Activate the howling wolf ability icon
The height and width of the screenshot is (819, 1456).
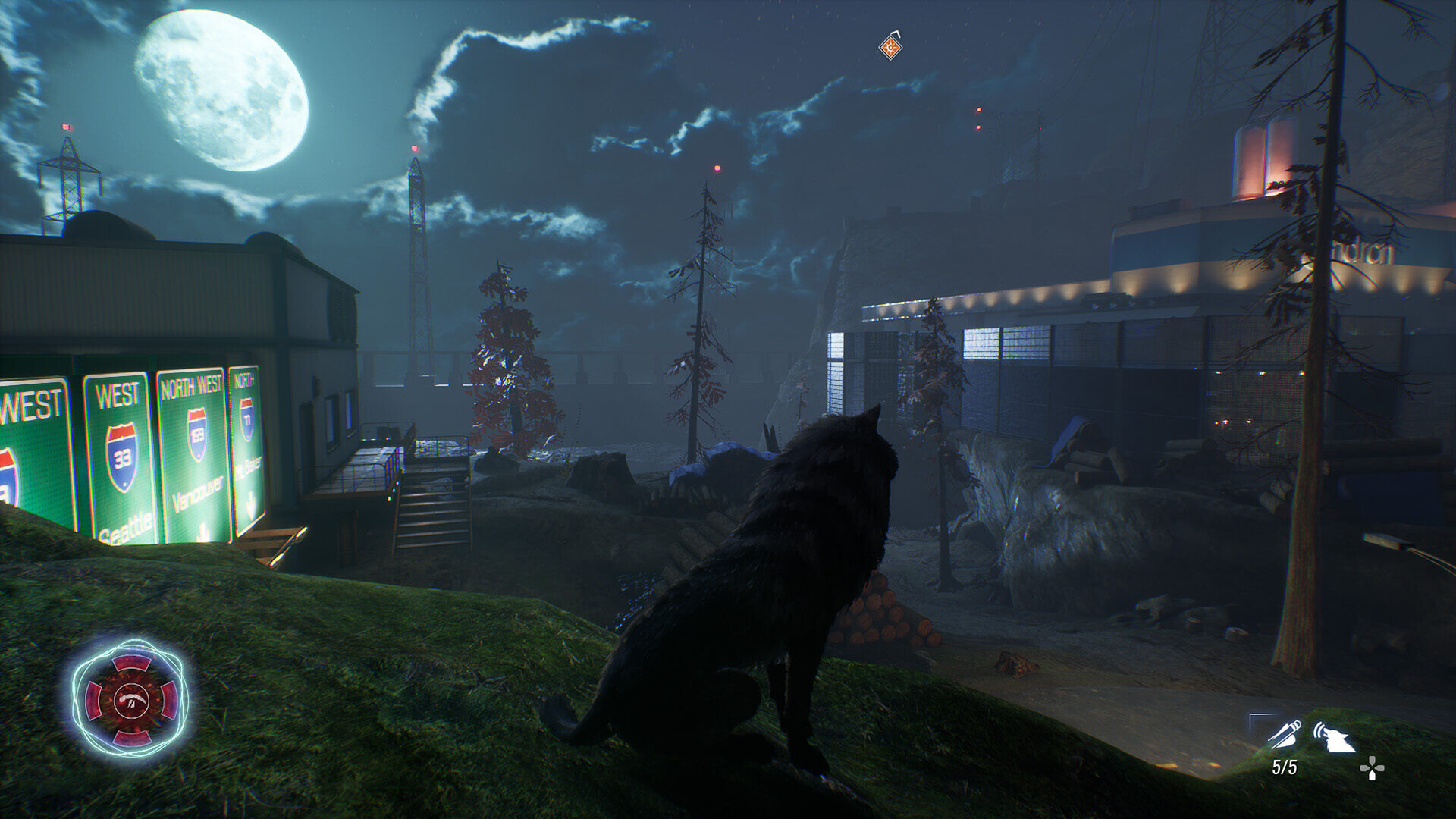point(1335,736)
